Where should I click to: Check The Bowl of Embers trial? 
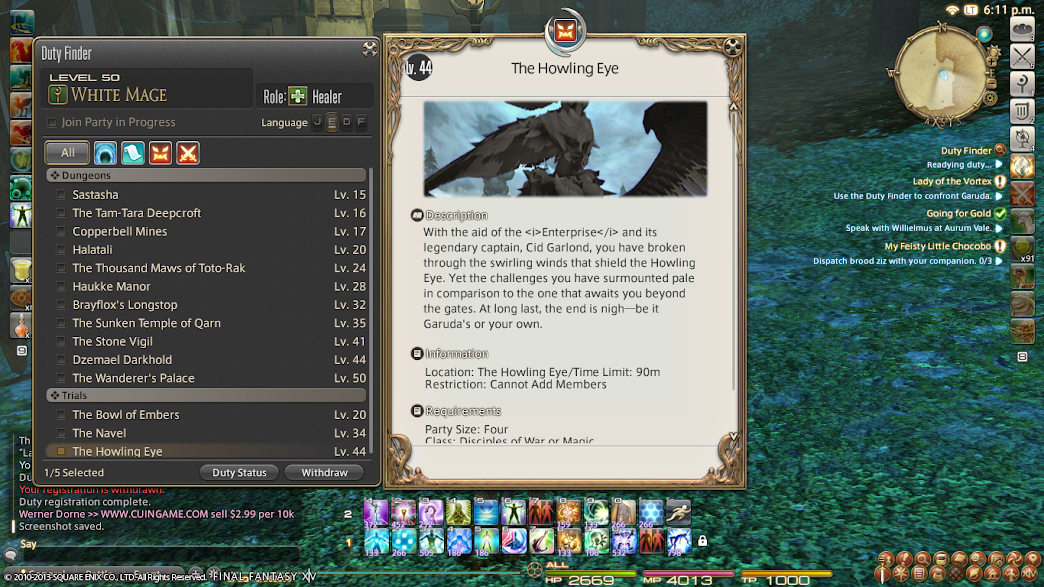(x=61, y=415)
